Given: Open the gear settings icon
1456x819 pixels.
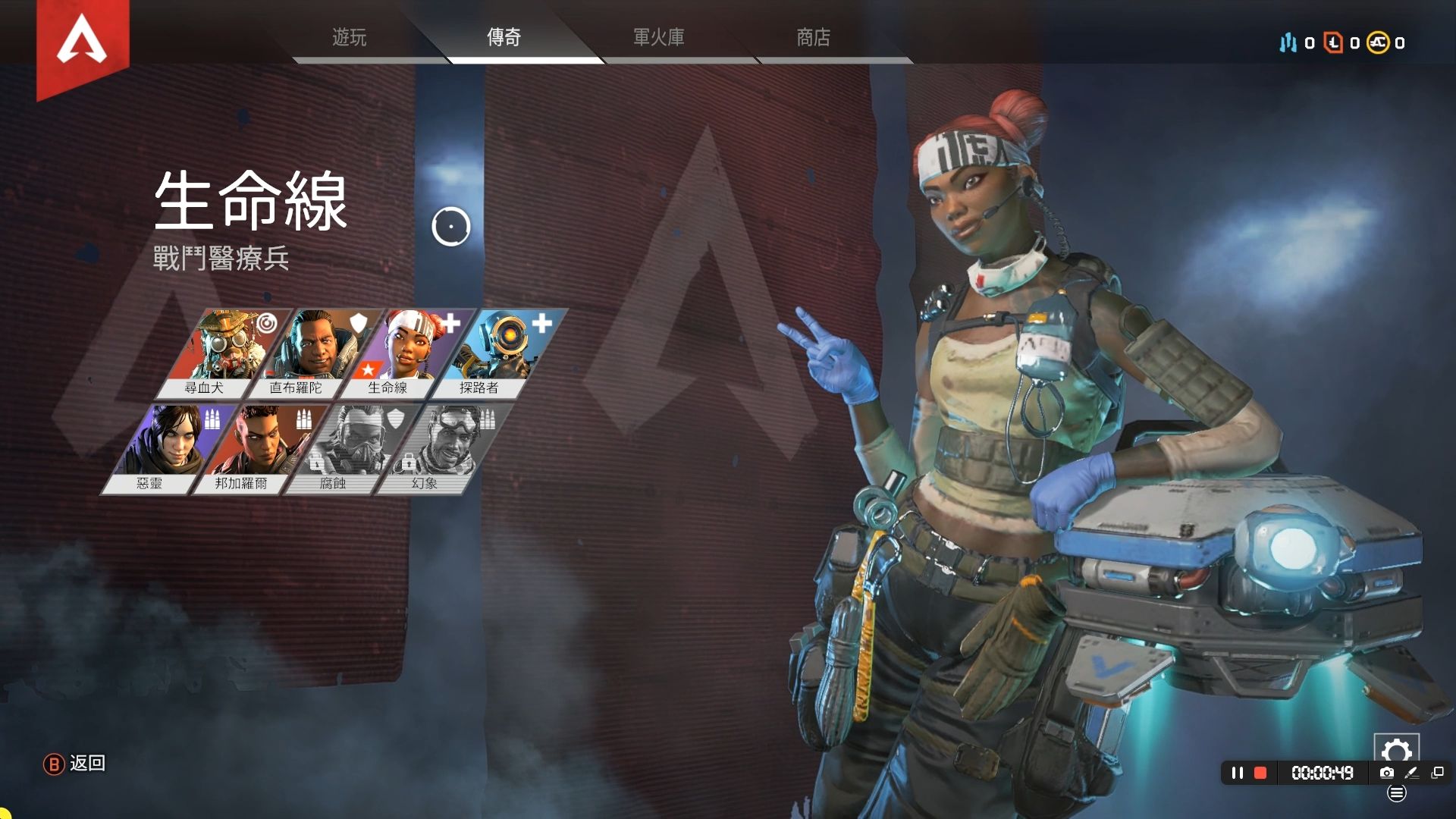Looking at the screenshot, I should click(1396, 751).
